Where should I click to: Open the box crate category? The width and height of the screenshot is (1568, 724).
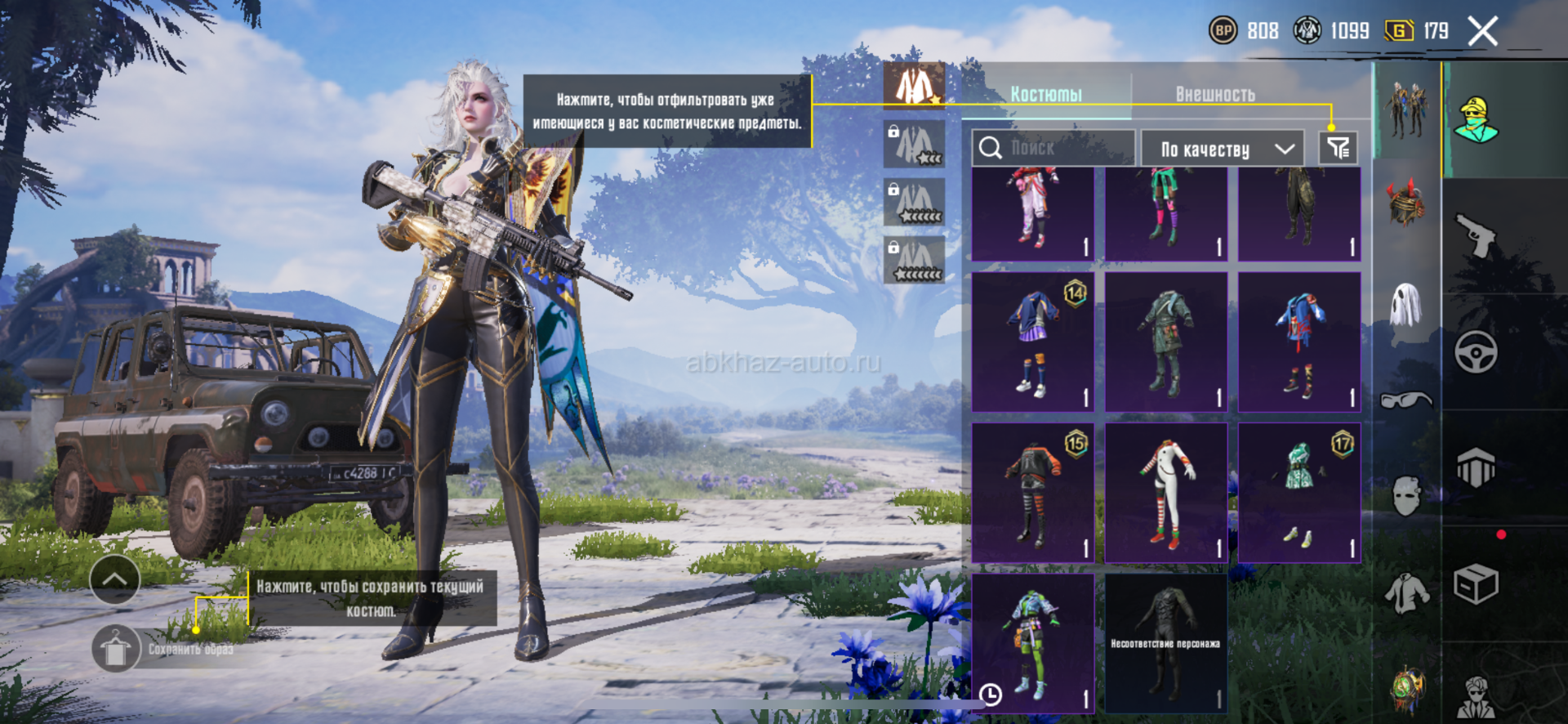[x=1476, y=584]
